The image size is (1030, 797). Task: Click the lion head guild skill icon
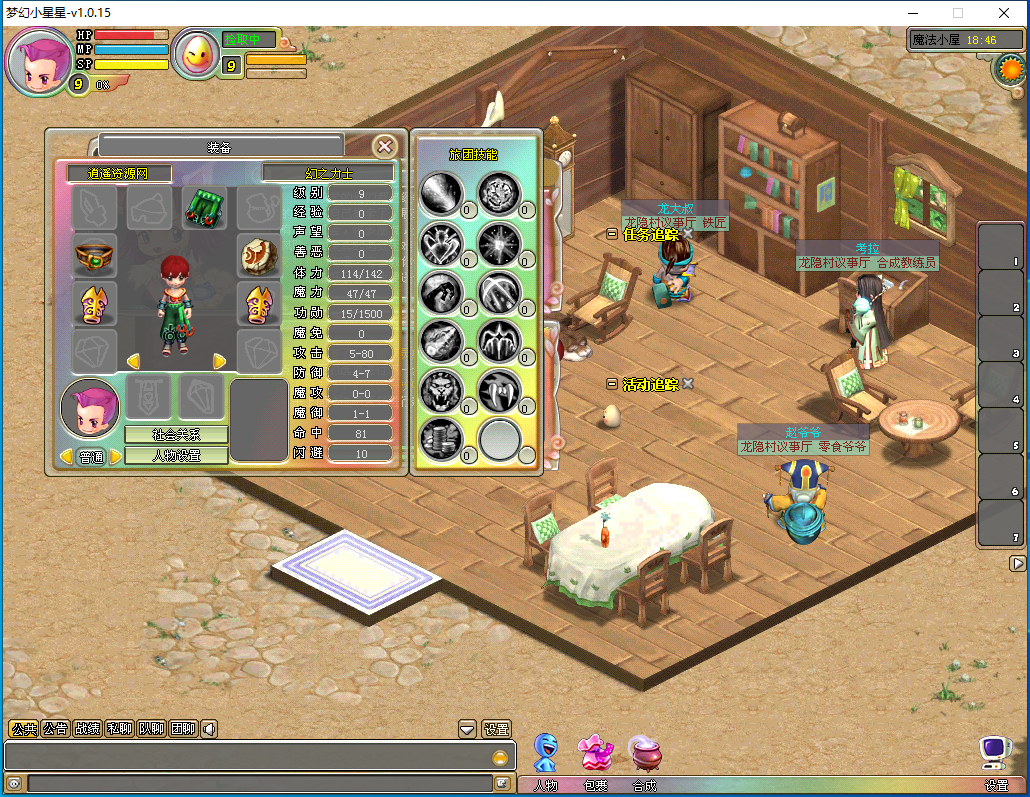440,390
